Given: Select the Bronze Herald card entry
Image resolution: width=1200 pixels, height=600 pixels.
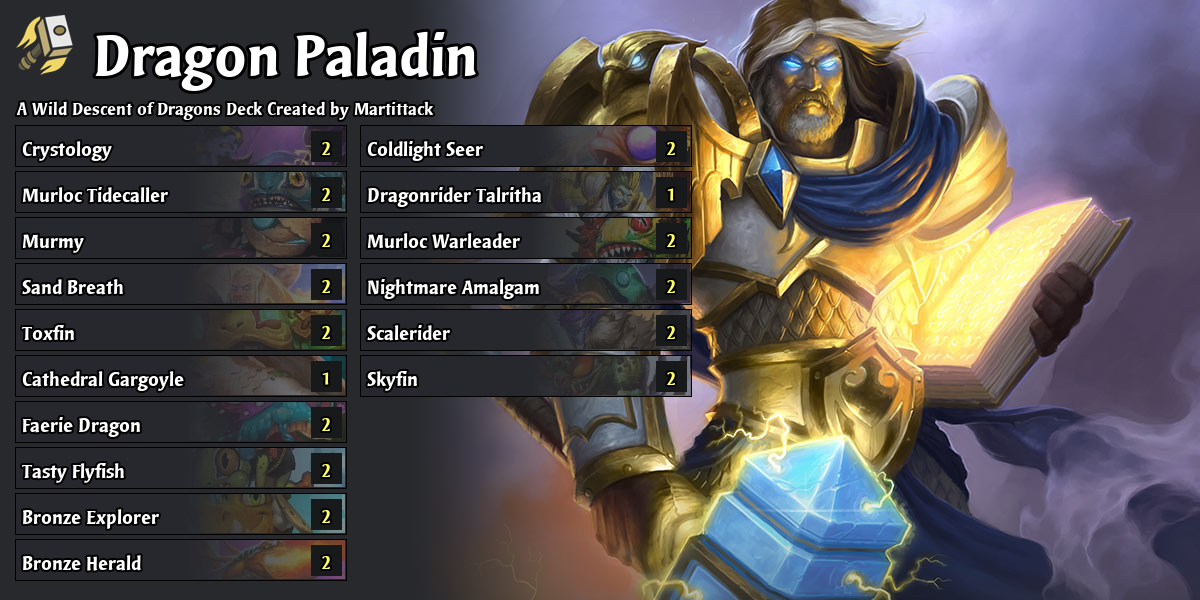Looking at the screenshot, I should click(180, 564).
